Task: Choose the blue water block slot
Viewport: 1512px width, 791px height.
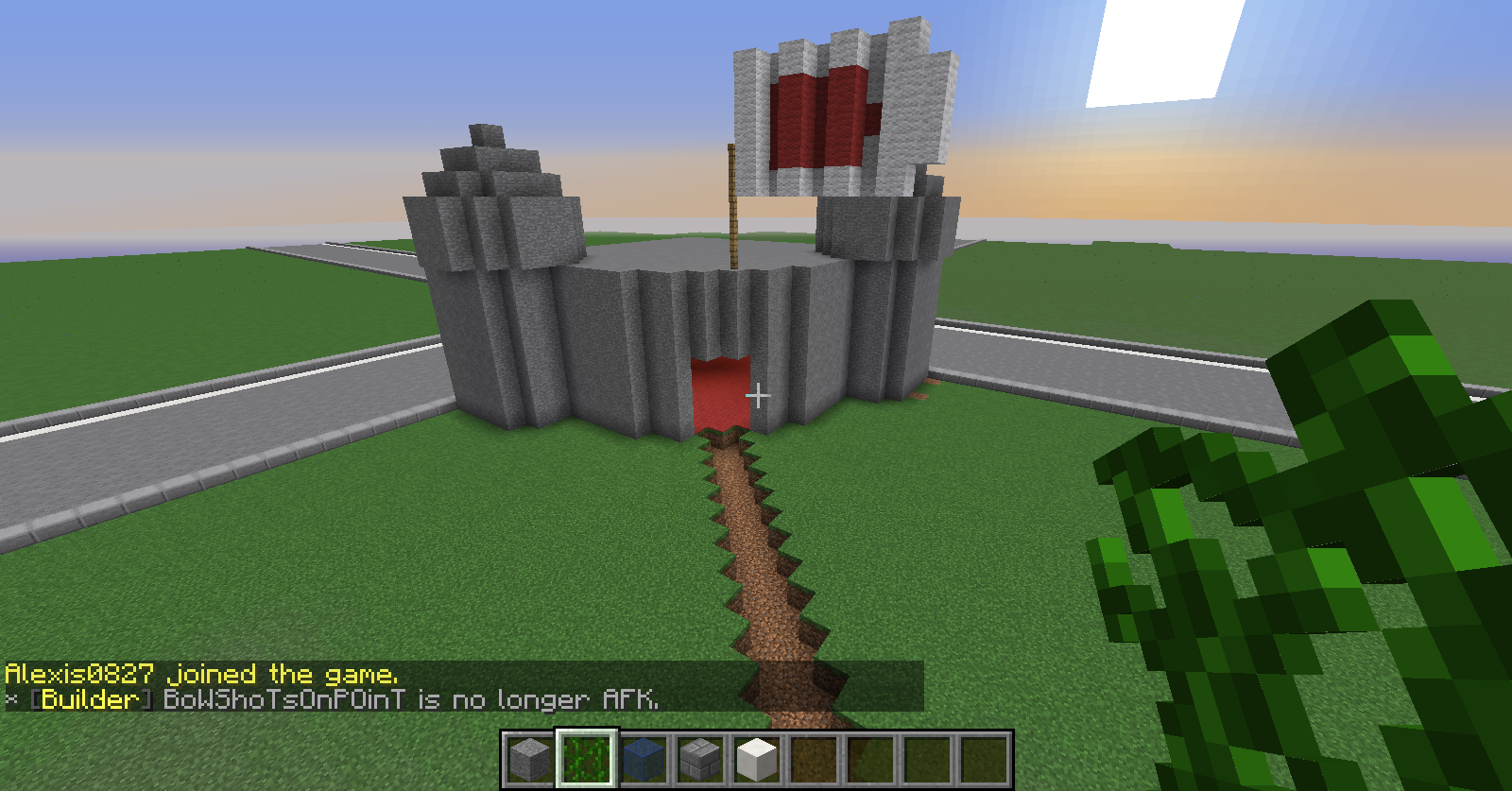Action: click(x=644, y=758)
